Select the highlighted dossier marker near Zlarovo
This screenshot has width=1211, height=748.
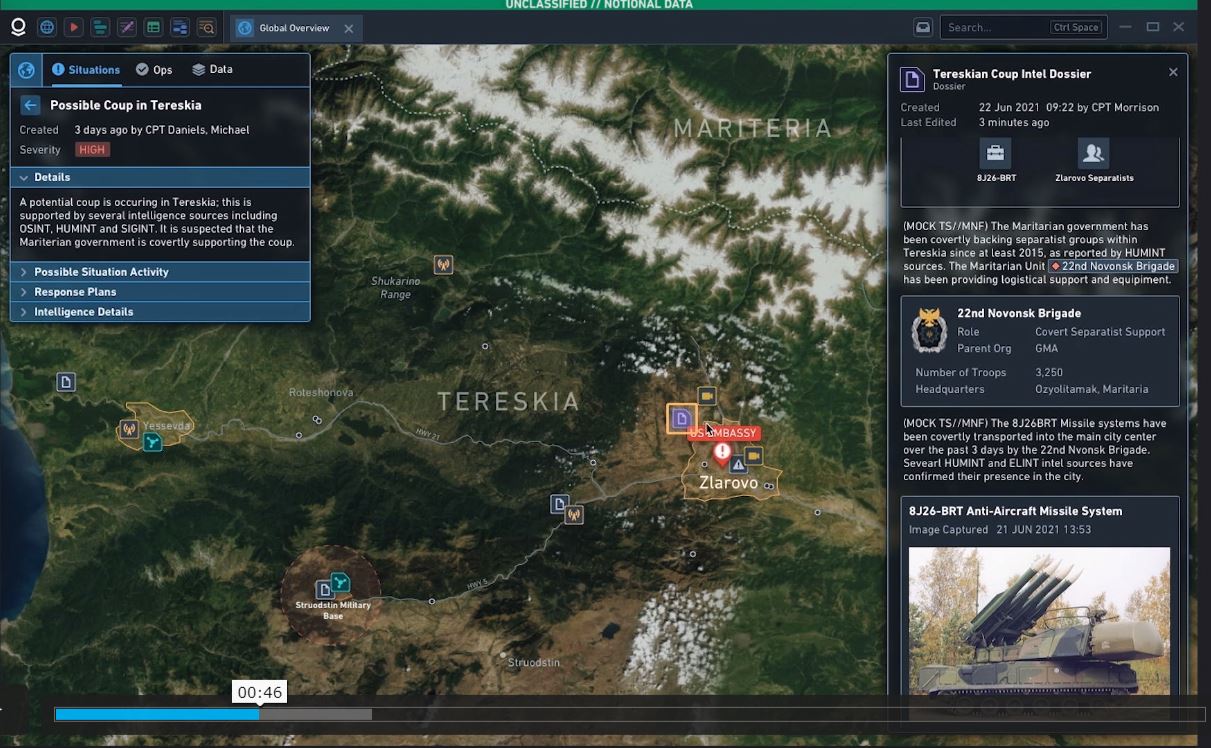tap(682, 418)
